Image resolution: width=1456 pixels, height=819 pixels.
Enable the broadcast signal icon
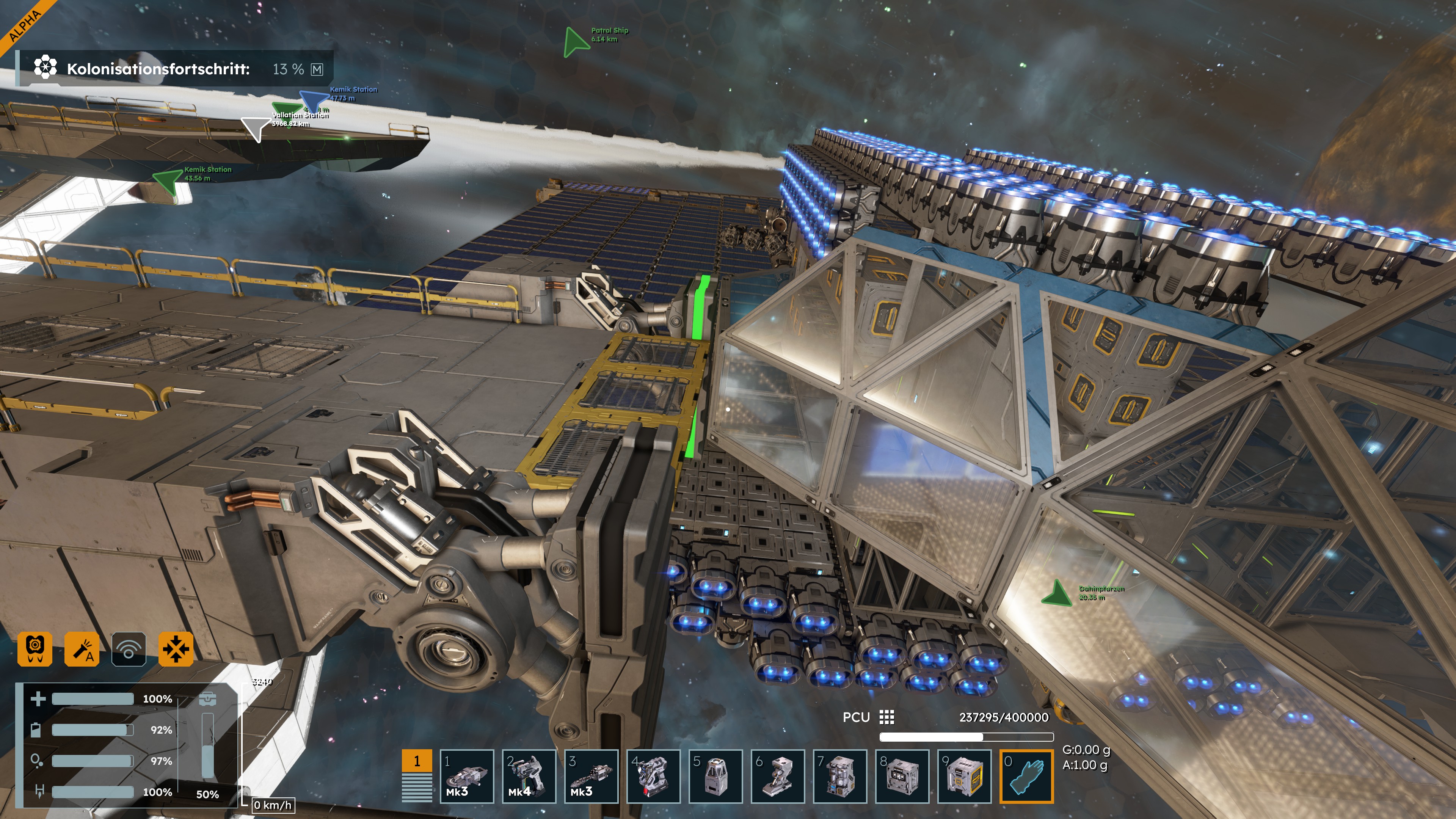click(129, 648)
